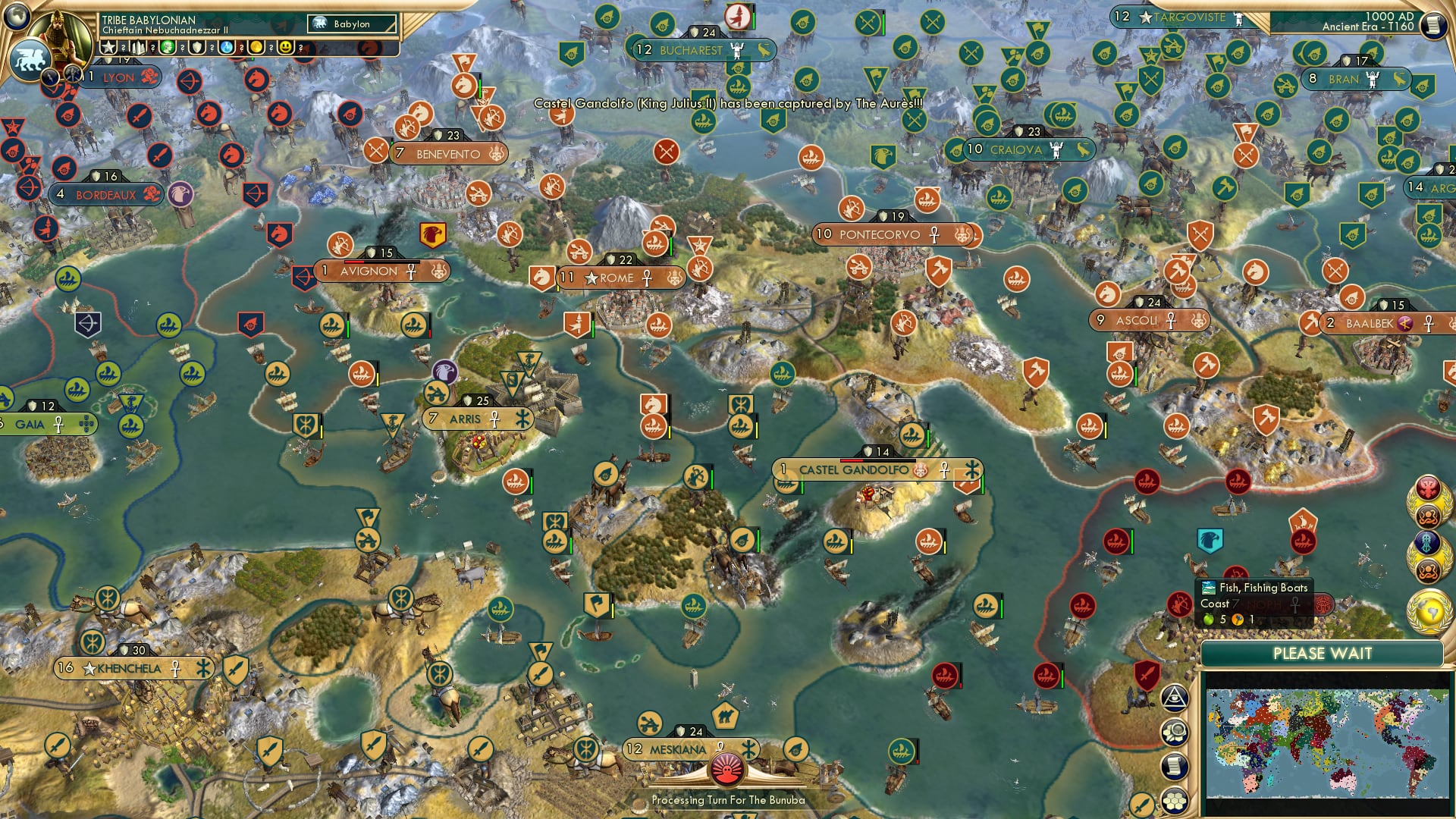Toggle strategic view with the magnifier button

pos(1175,732)
